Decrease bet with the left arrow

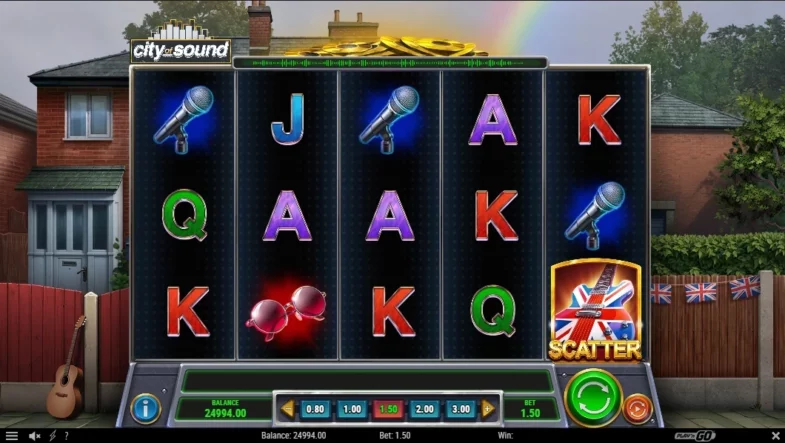click(288, 409)
